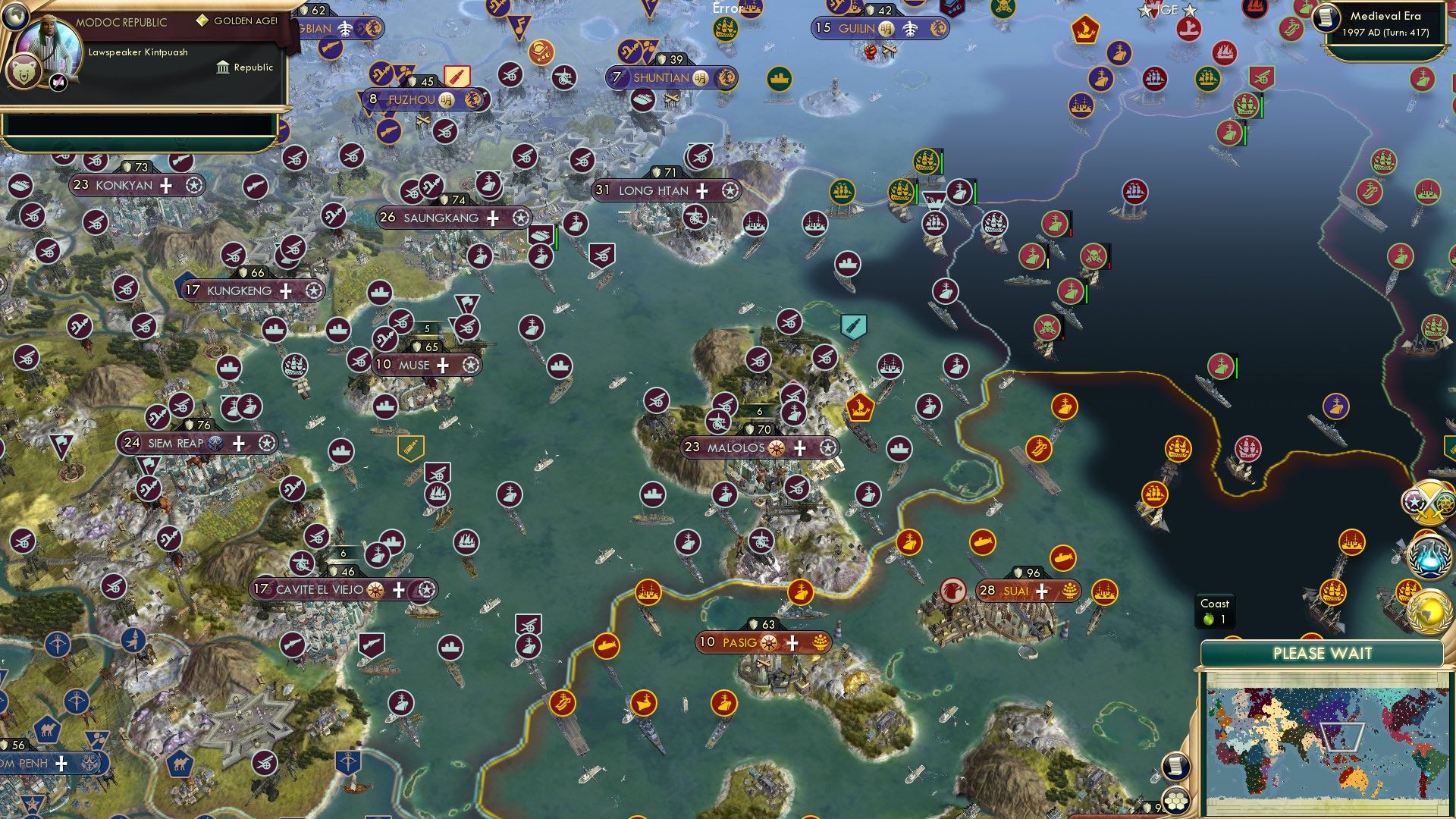Screen dimensions: 1456x819
Task: Open the science flask notification icon
Action: [x=1428, y=555]
